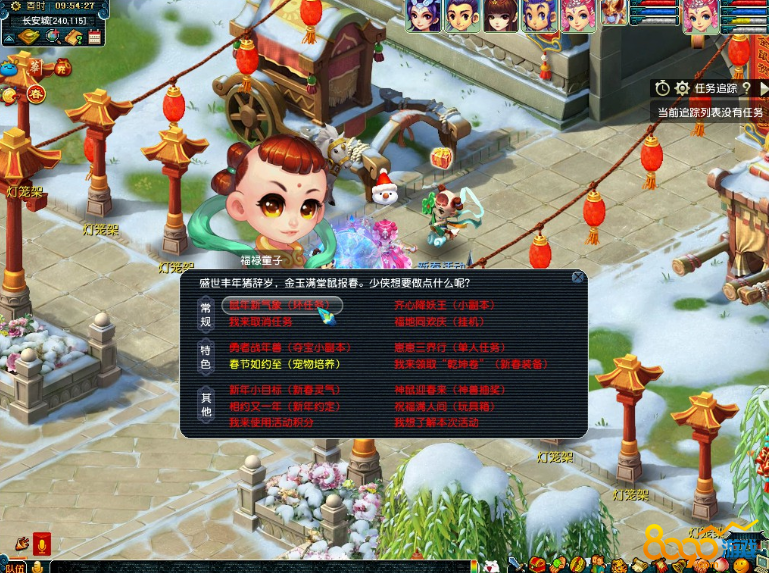This screenshot has height=573, width=769.
Task: Open the red 春 festival icon
Action: (x=37, y=95)
